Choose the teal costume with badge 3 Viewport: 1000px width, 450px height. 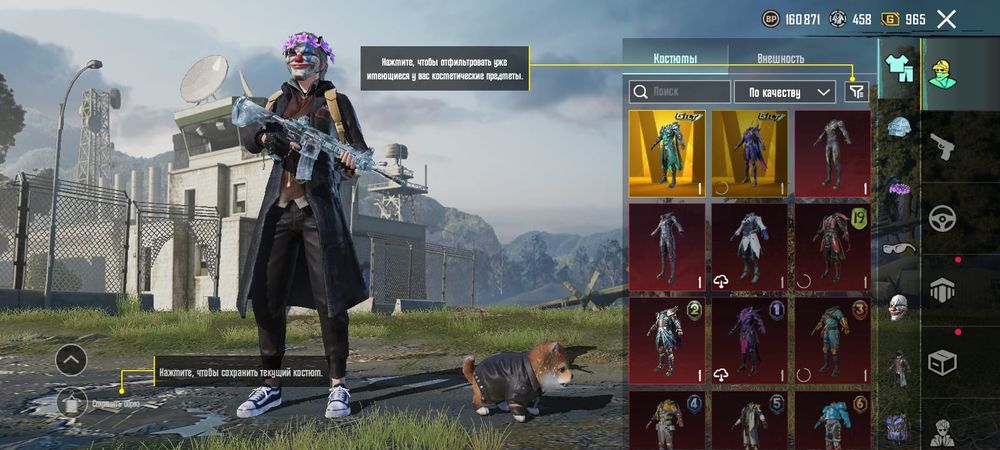832,340
